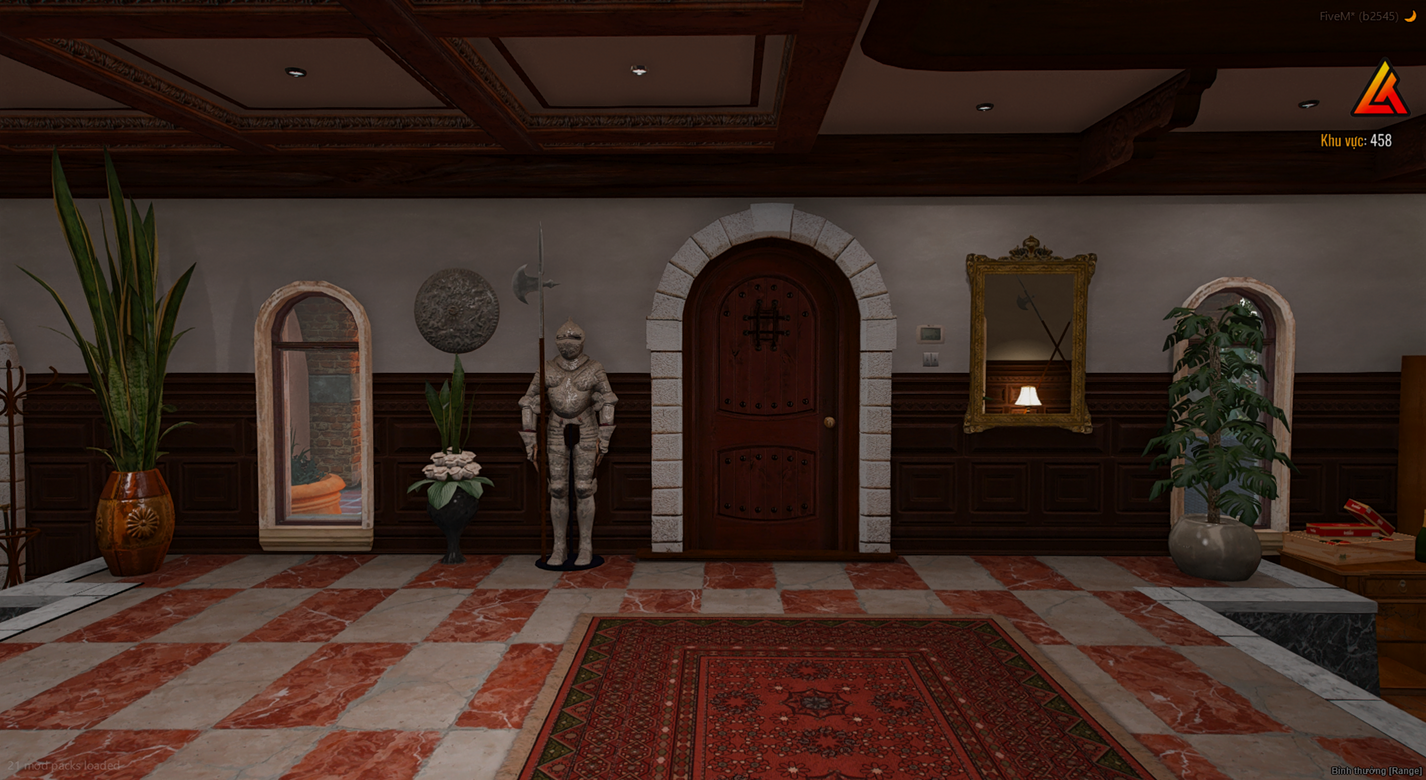Viewport: 1426px width, 780px height.
Task: Click the yellow moon icon beside FiveM text
Action: click(1410, 17)
